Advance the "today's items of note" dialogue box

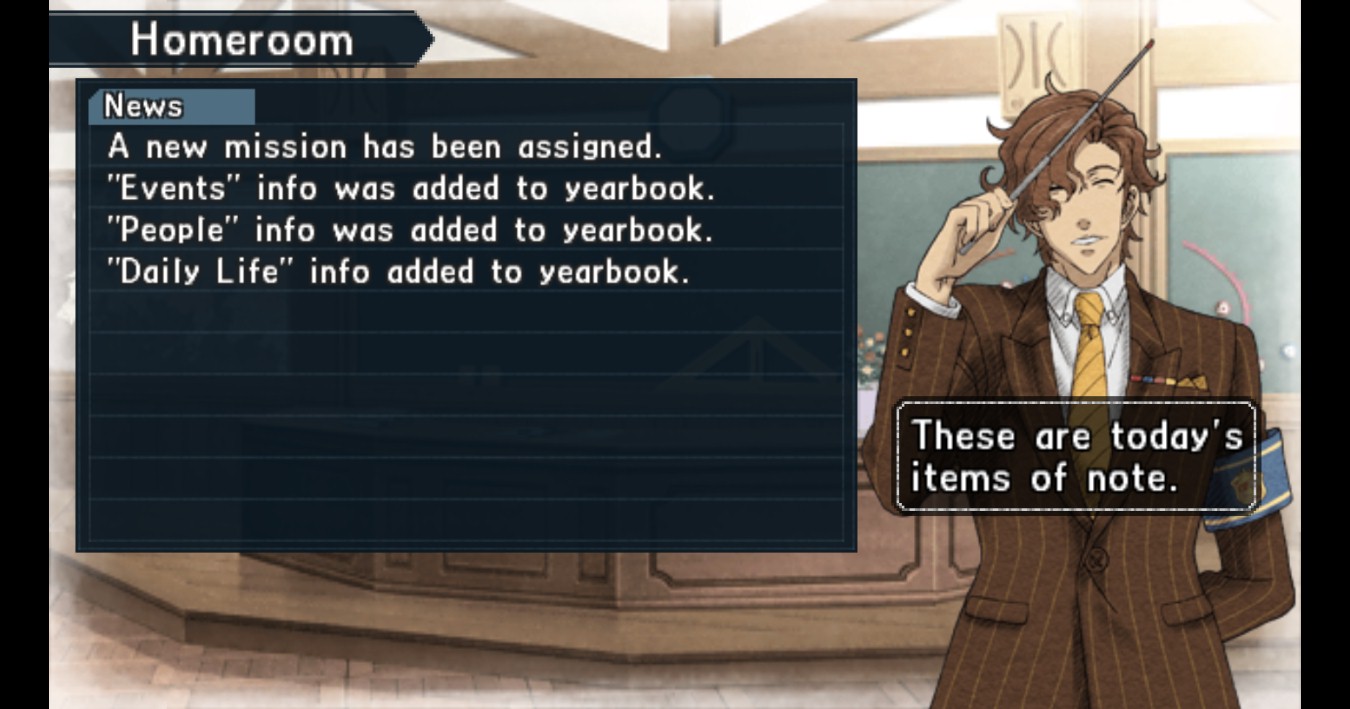click(1075, 457)
